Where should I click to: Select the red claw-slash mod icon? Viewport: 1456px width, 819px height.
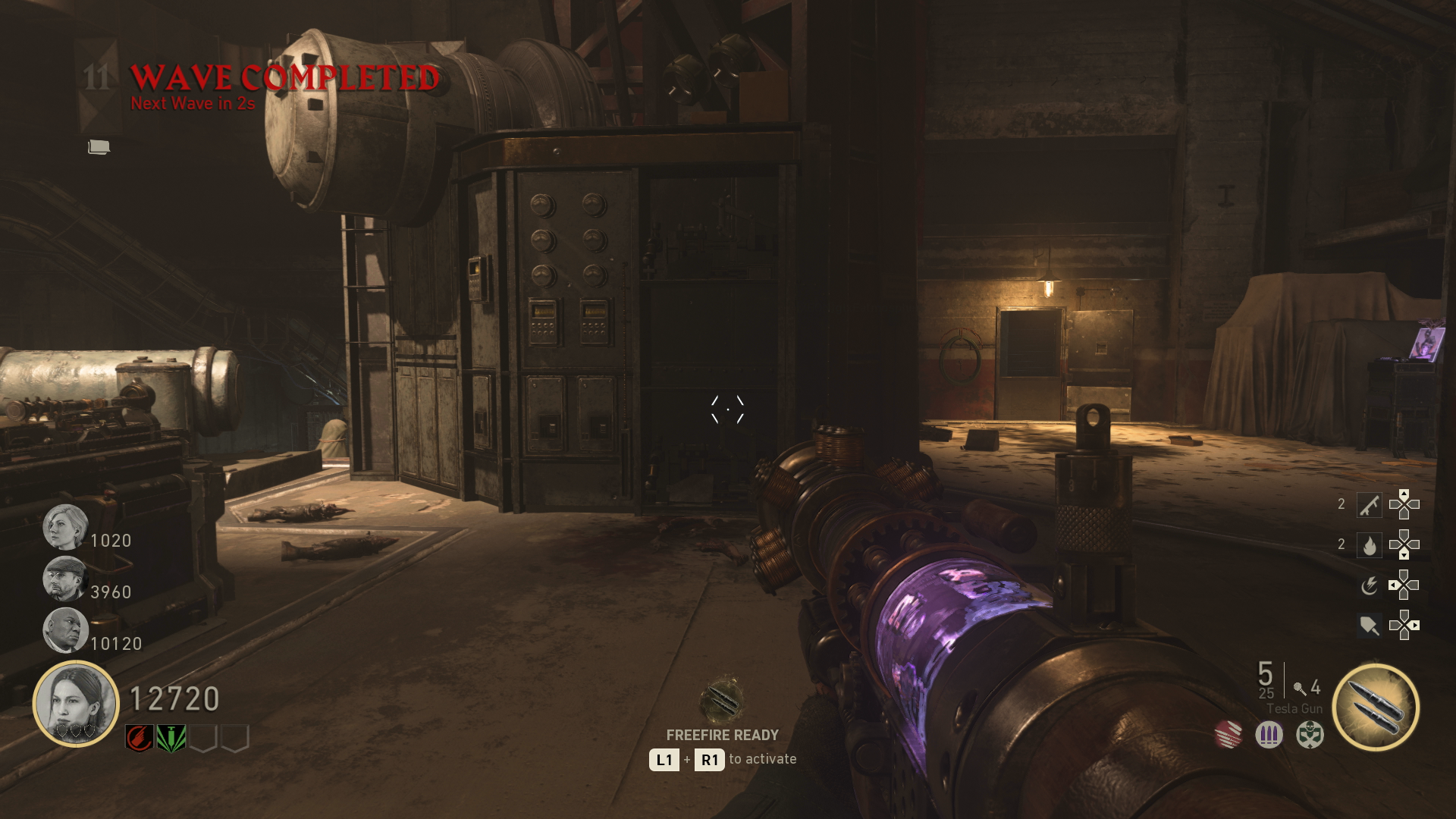pyautogui.click(x=1228, y=734)
